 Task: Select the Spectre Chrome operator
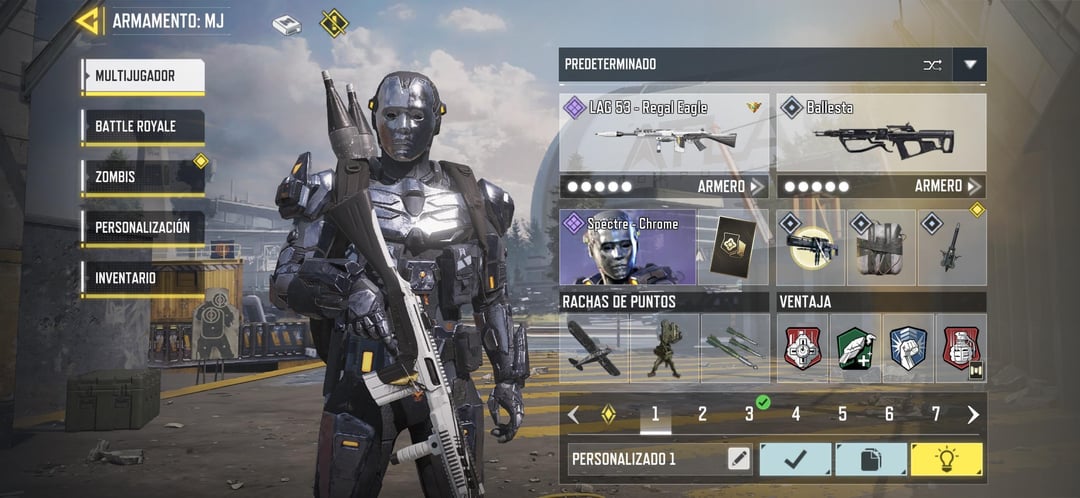[x=627, y=247]
